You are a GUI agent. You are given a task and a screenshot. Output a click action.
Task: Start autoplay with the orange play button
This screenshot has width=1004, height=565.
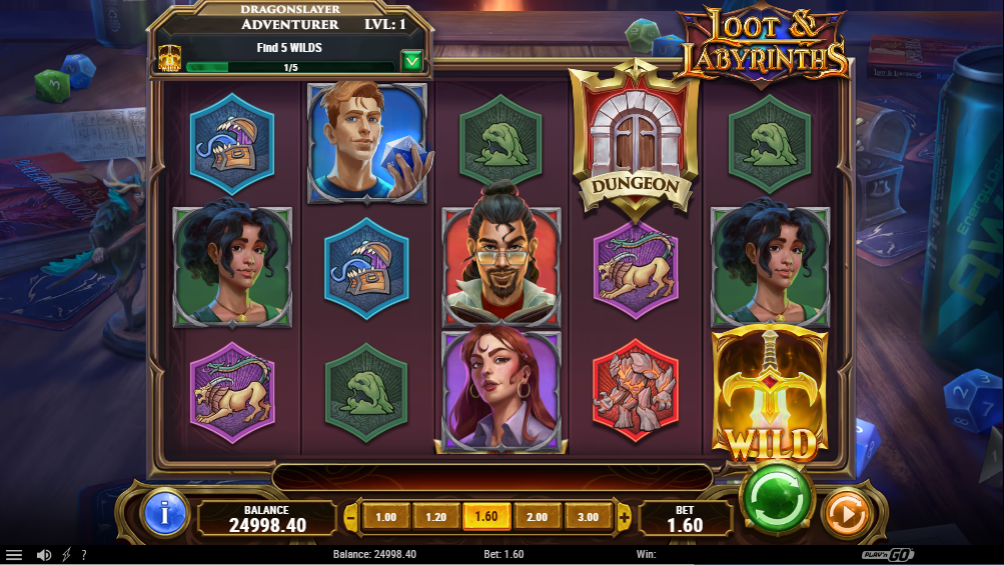pyautogui.click(x=845, y=515)
